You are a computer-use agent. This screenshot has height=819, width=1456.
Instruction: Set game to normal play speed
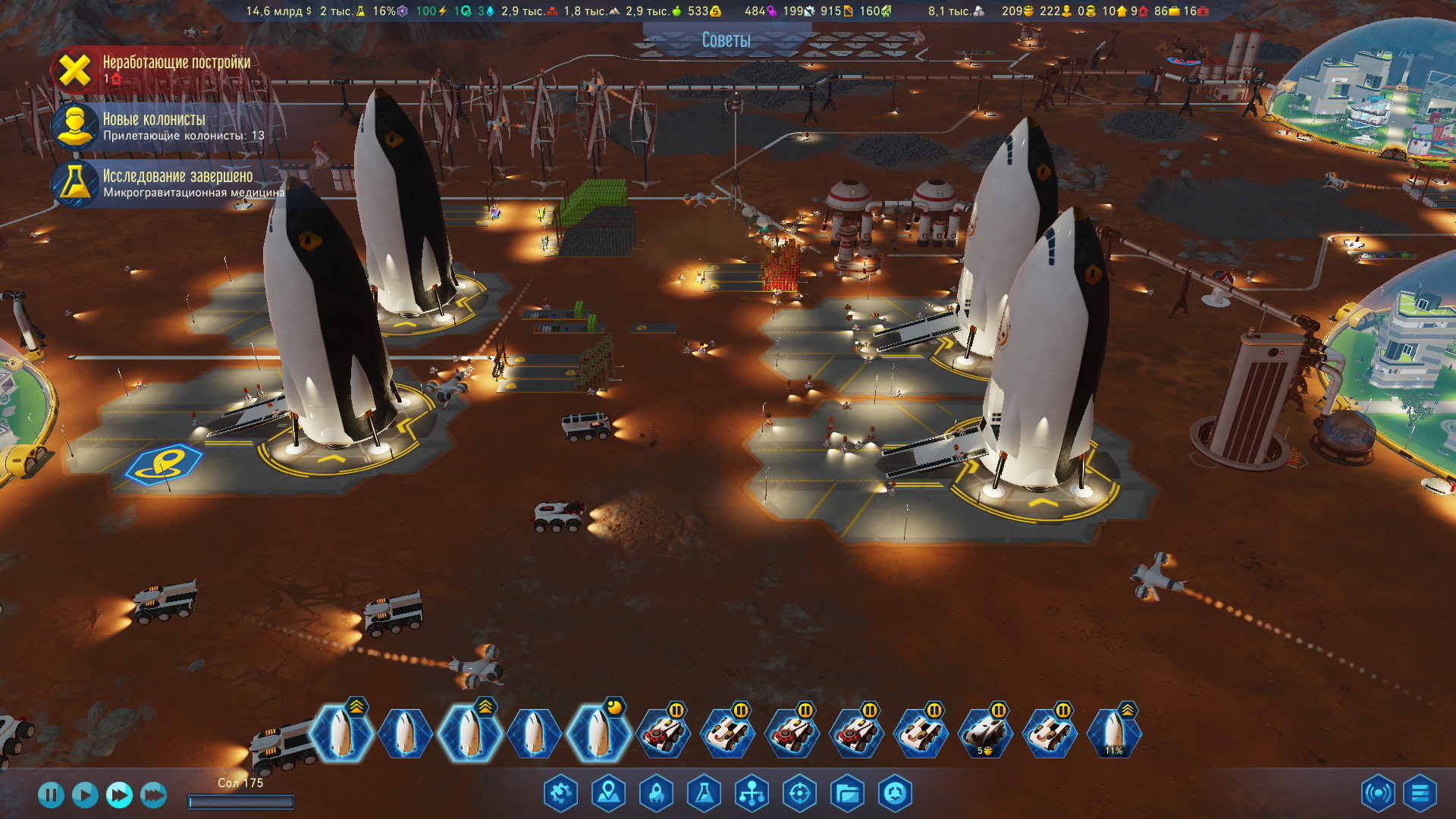tap(85, 795)
